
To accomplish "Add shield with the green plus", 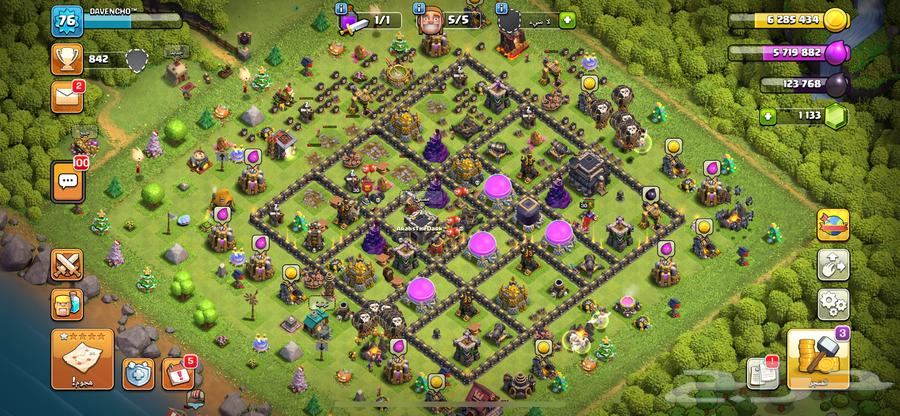I will click(x=567, y=19).
